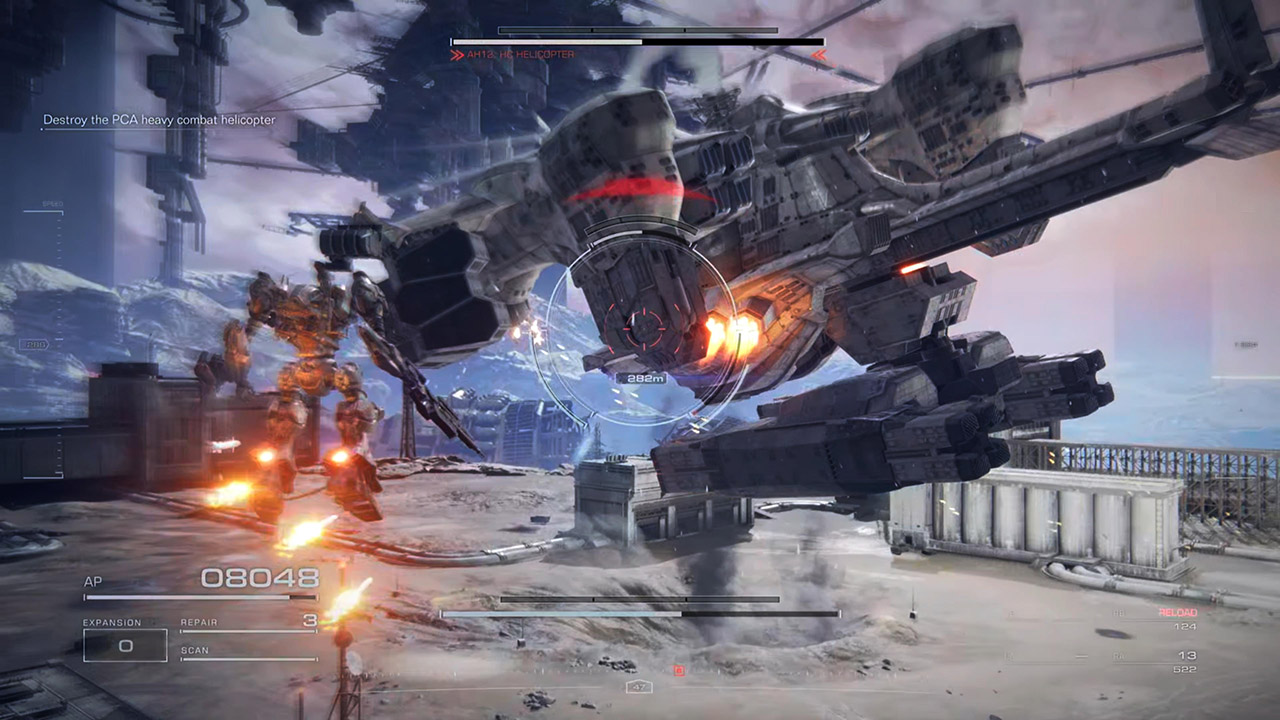Select the ammo count 124 readout

click(1185, 626)
